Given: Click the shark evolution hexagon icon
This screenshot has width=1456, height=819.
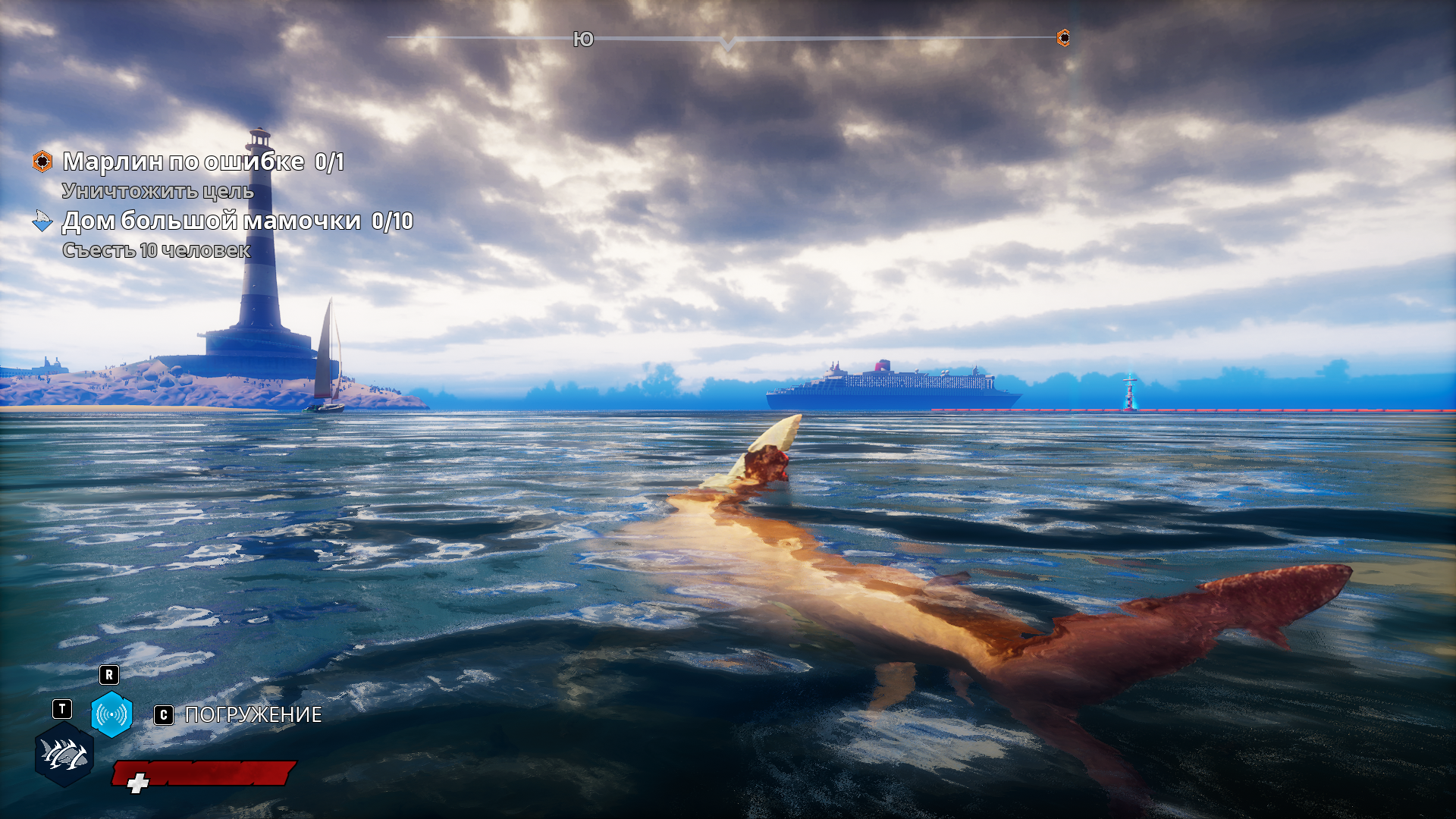Looking at the screenshot, I should (64, 755).
